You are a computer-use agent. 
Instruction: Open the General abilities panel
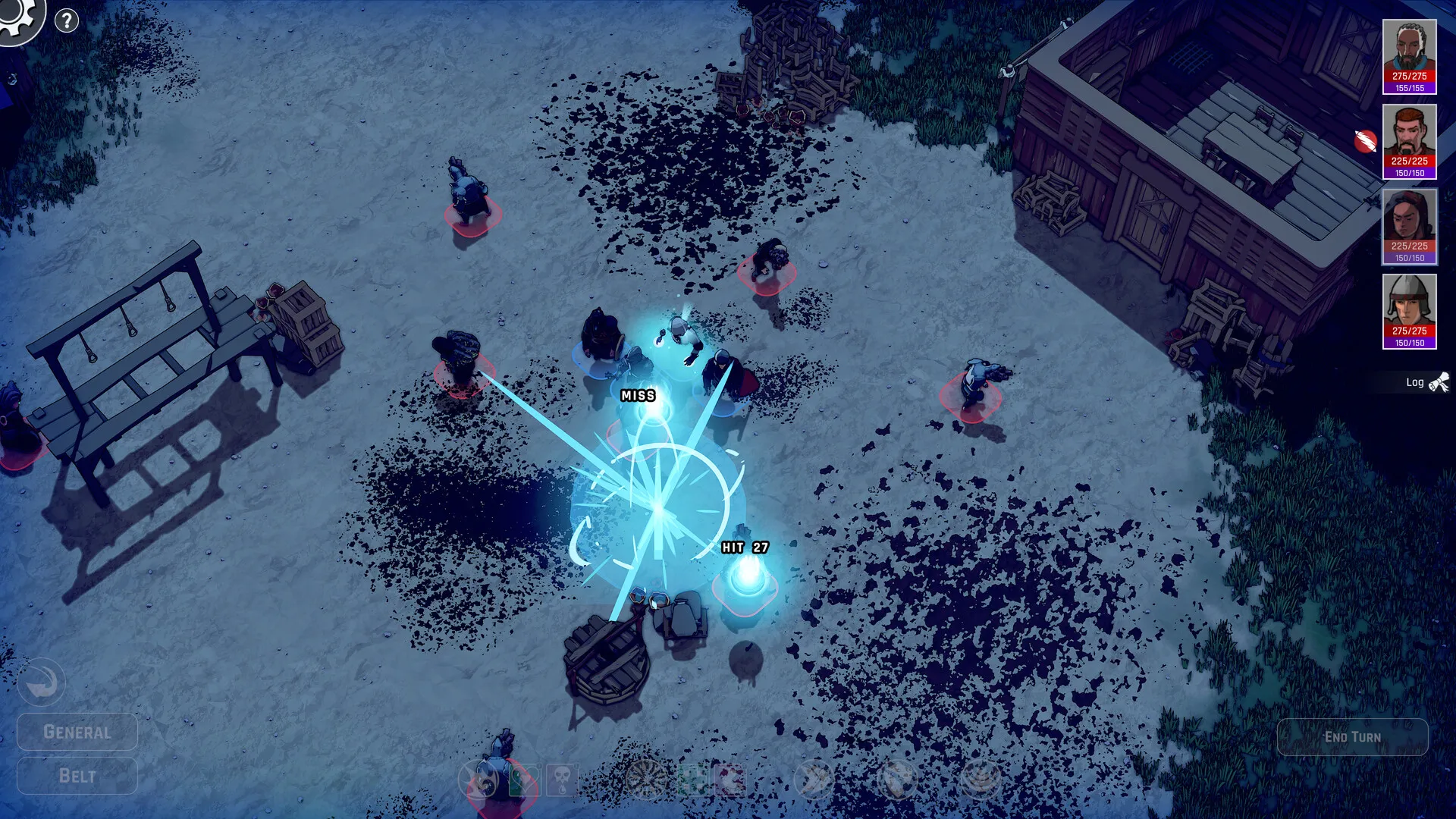pyautogui.click(x=77, y=732)
